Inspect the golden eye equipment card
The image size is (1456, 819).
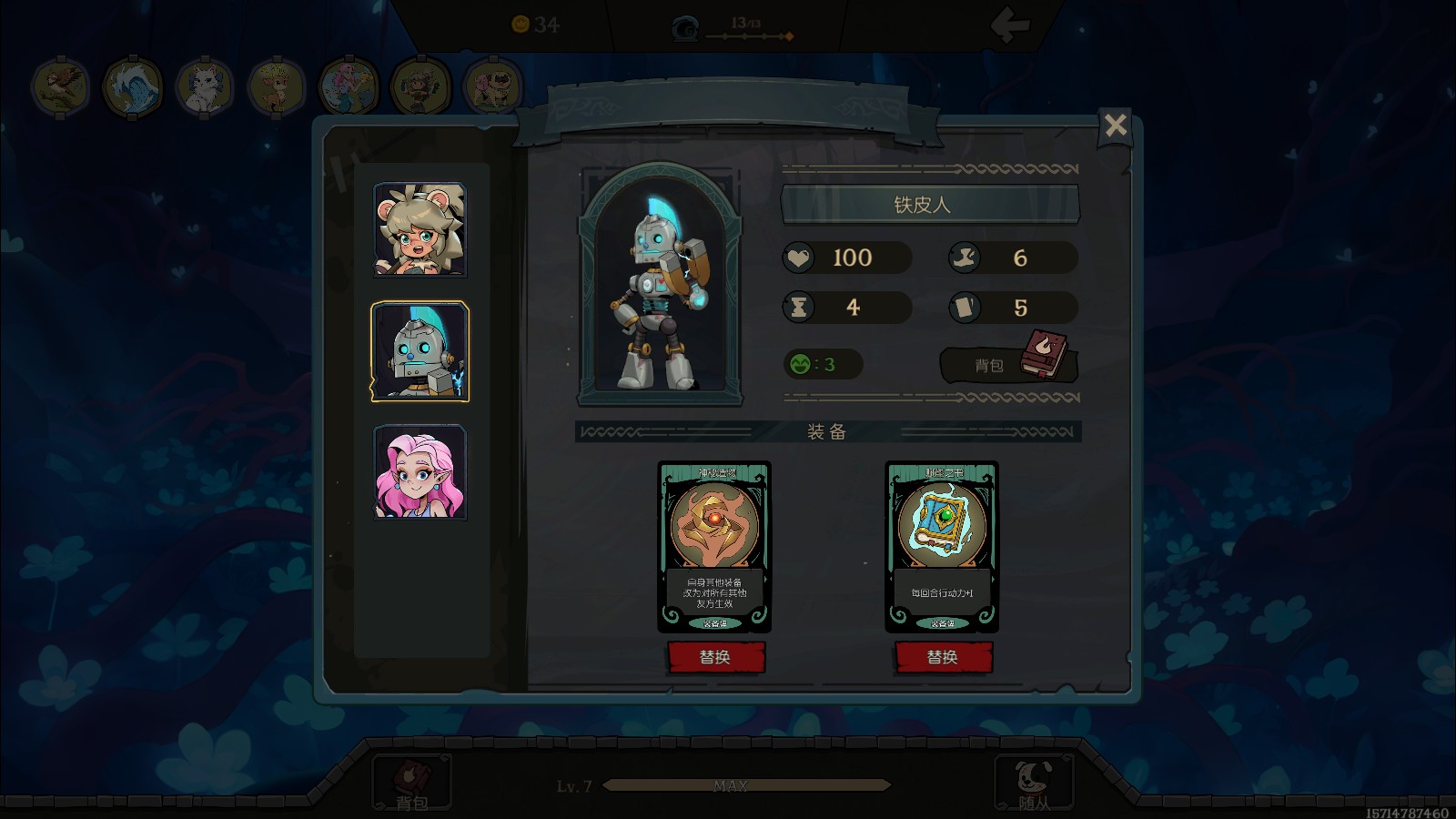pyautogui.click(x=714, y=545)
